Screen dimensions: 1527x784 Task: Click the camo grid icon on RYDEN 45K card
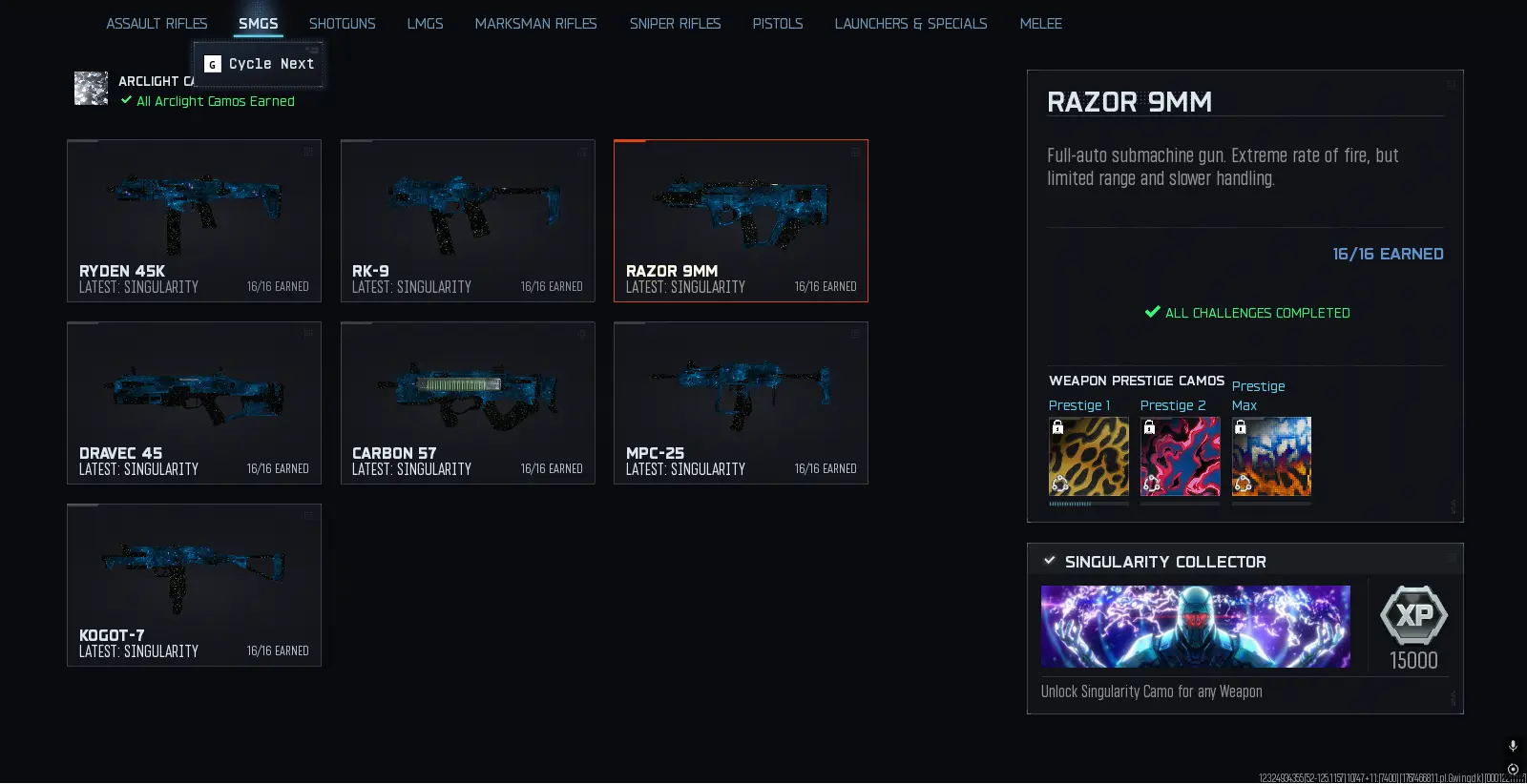pos(307,151)
